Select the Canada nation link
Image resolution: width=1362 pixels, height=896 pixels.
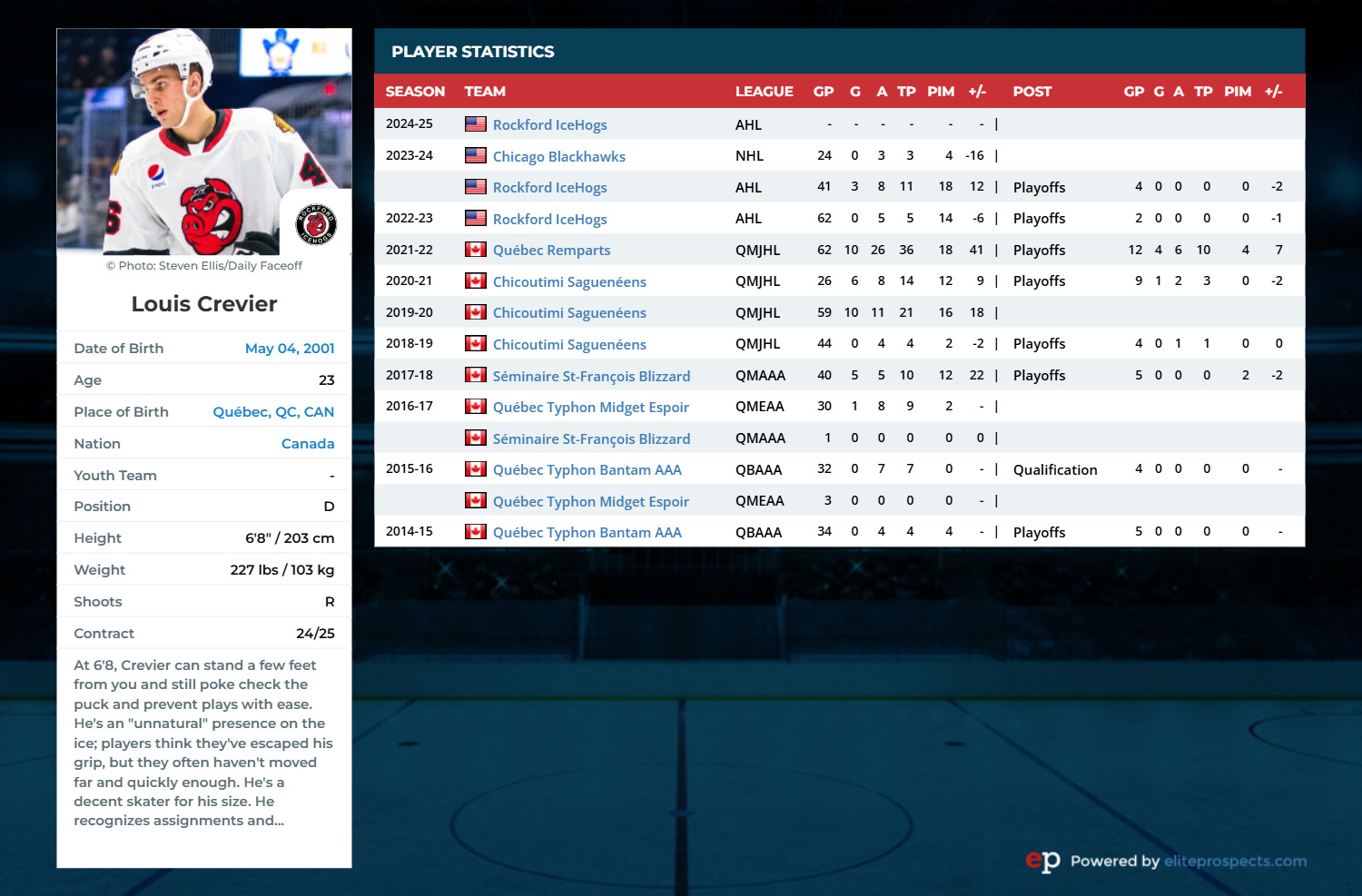308,444
